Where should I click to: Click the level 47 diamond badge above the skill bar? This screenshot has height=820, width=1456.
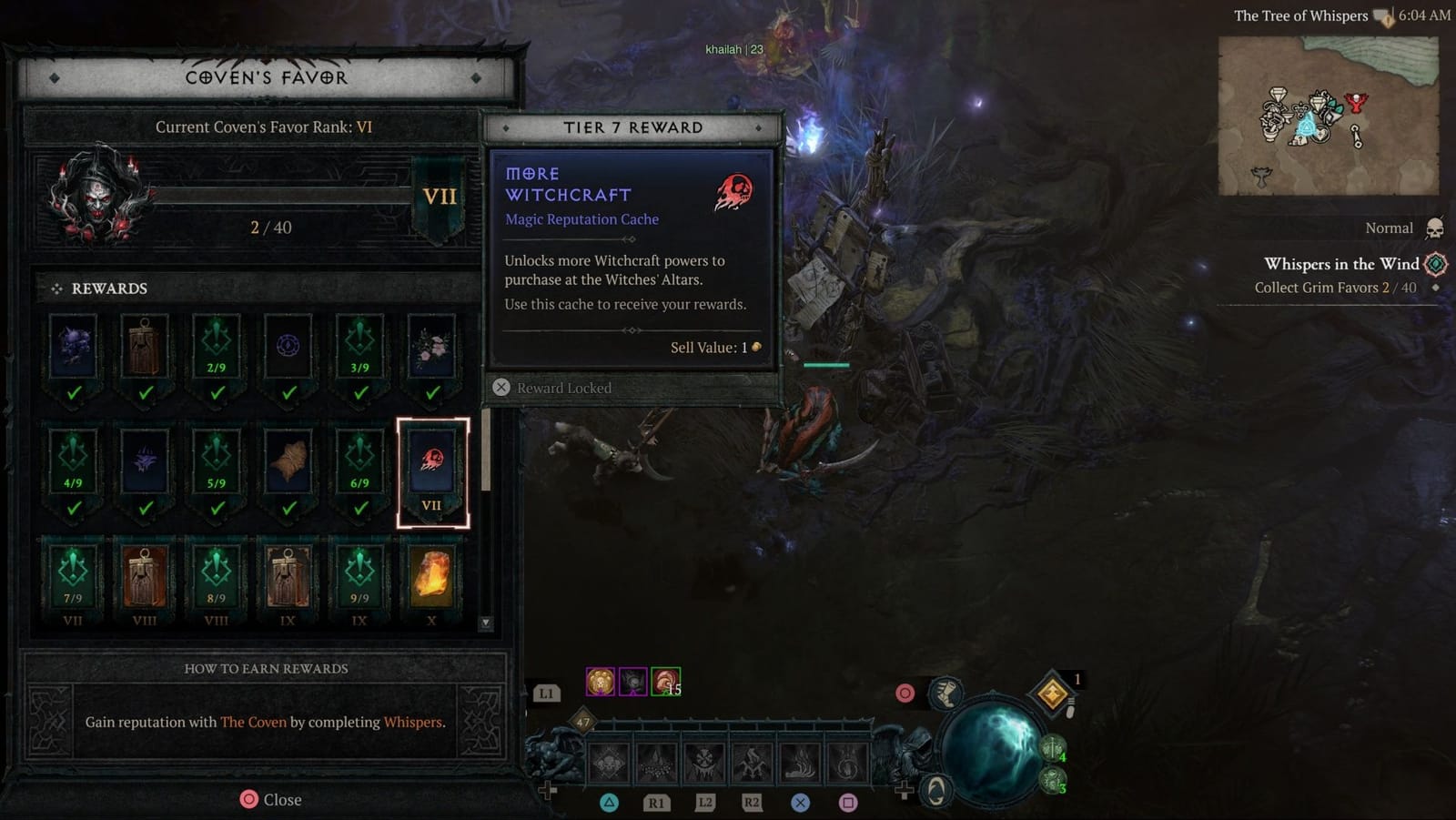tap(581, 720)
